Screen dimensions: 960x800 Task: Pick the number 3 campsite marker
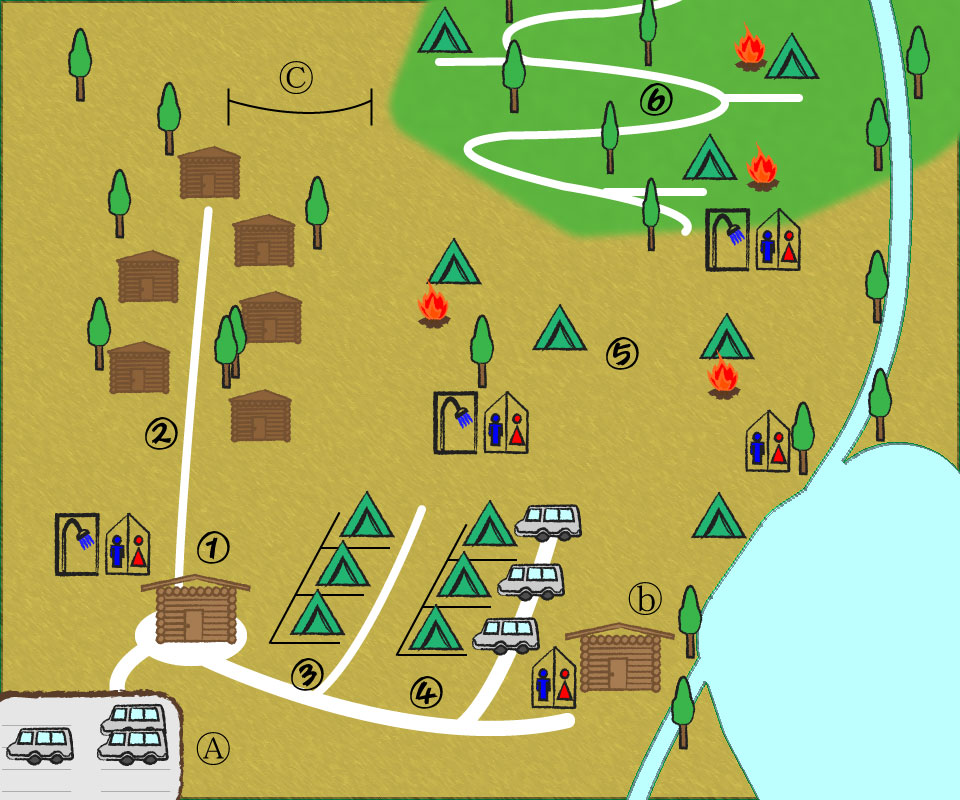[307, 675]
